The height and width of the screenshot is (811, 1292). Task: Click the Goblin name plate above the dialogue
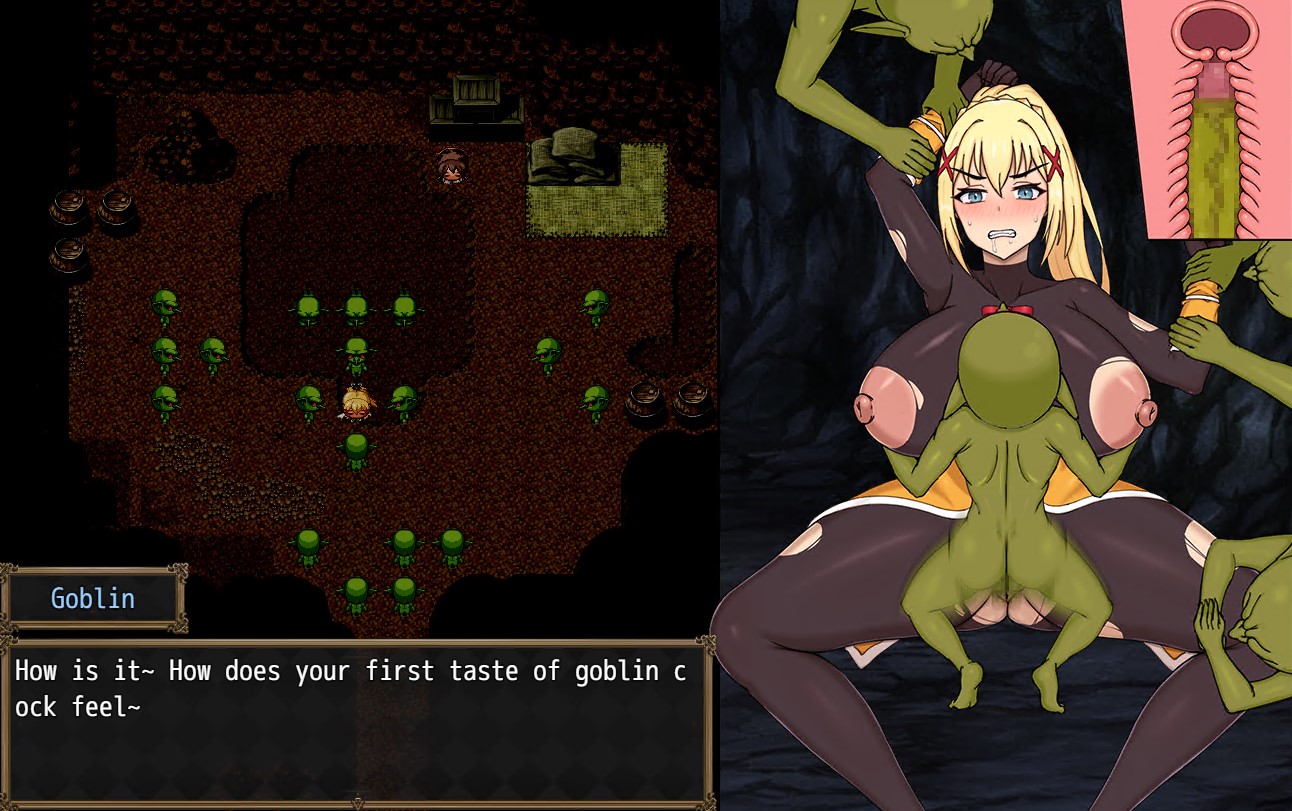[x=93, y=598]
